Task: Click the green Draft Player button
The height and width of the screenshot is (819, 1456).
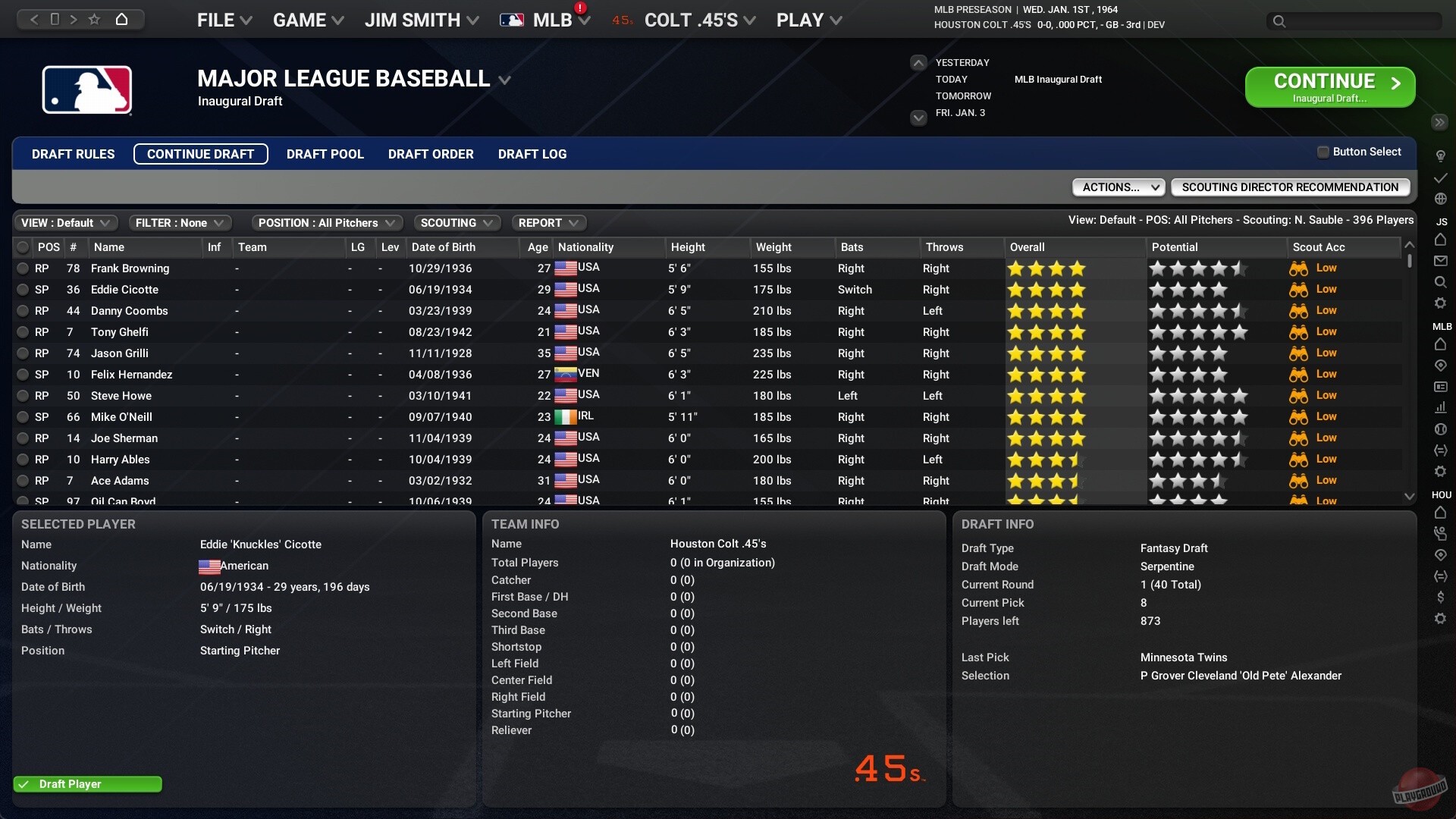Action: coord(86,784)
